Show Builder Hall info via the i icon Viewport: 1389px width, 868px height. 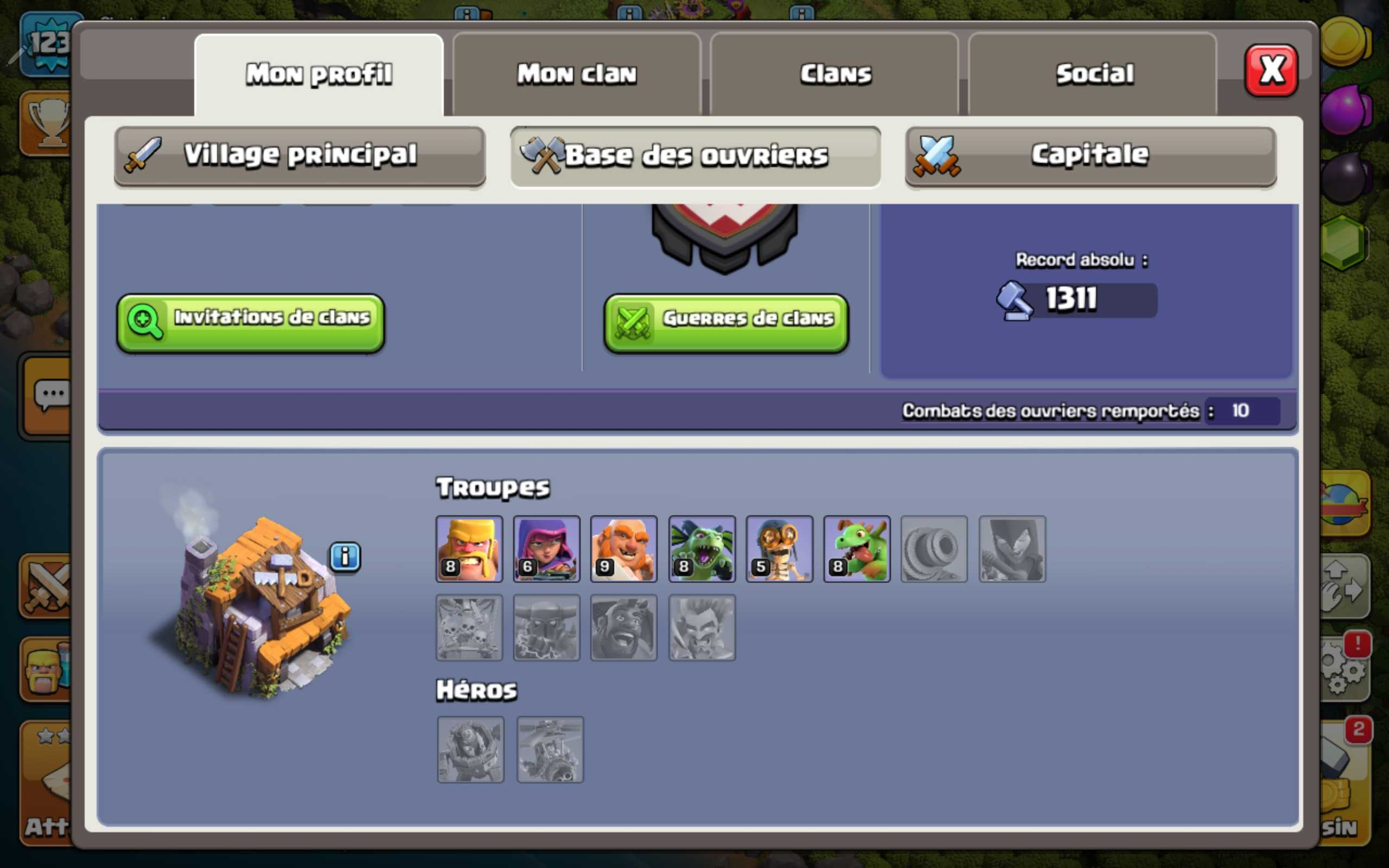tap(345, 556)
